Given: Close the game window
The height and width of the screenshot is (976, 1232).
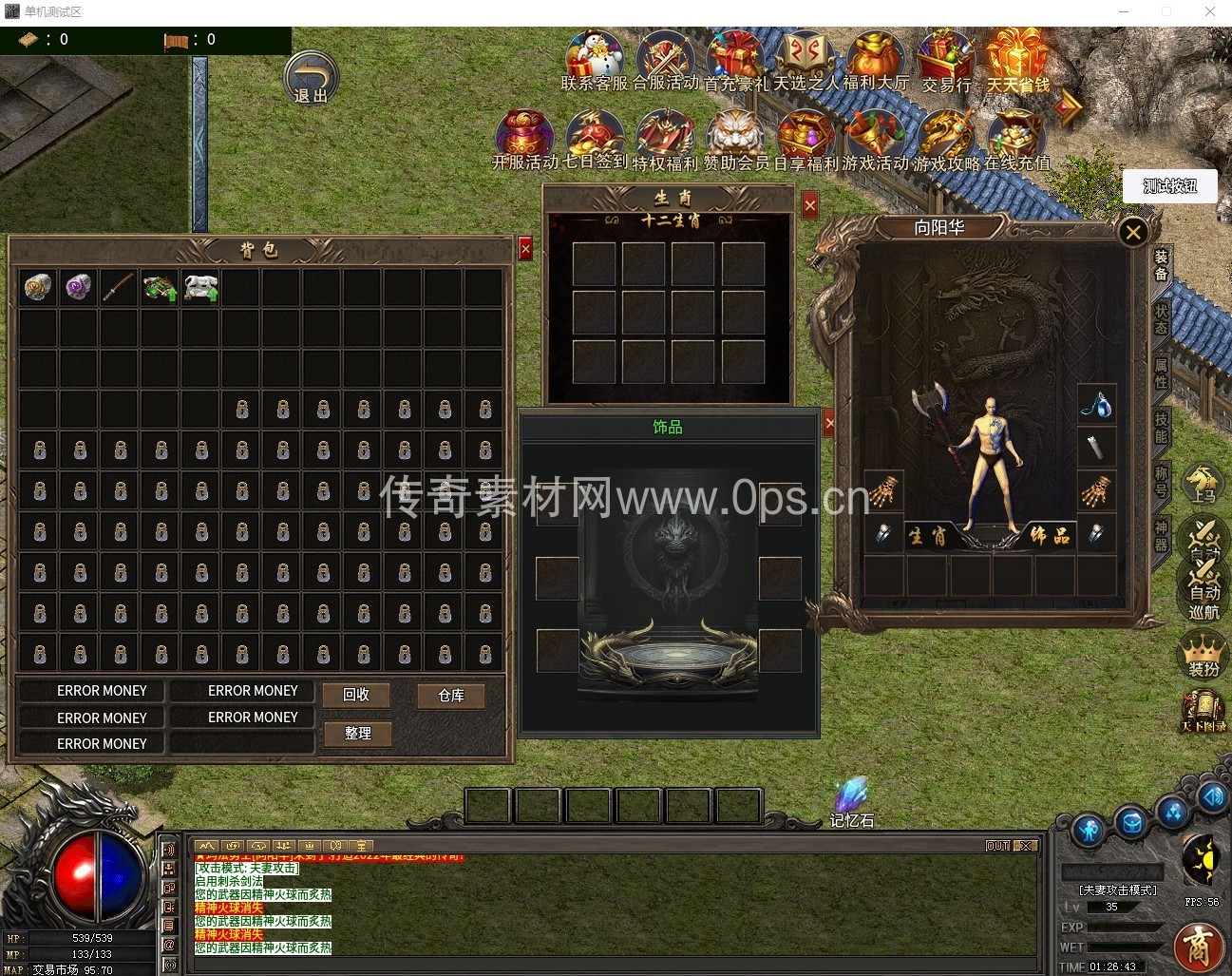Looking at the screenshot, I should [x=1209, y=12].
